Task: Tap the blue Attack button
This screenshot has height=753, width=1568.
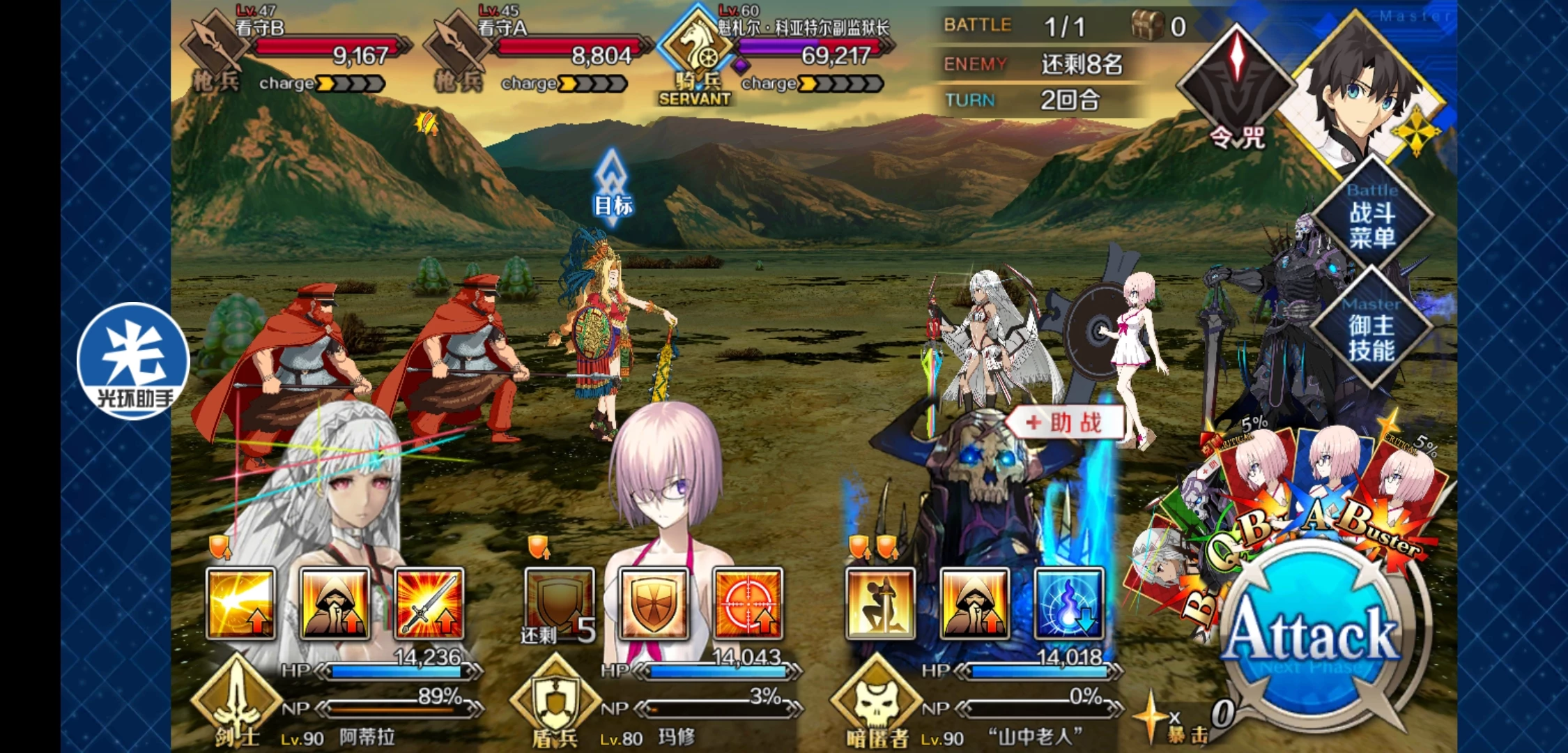Action: 1312,634
